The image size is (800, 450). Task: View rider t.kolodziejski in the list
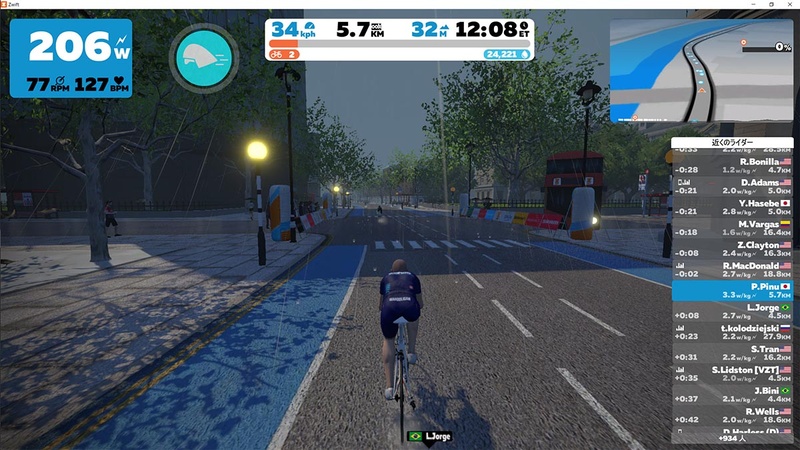(735, 333)
